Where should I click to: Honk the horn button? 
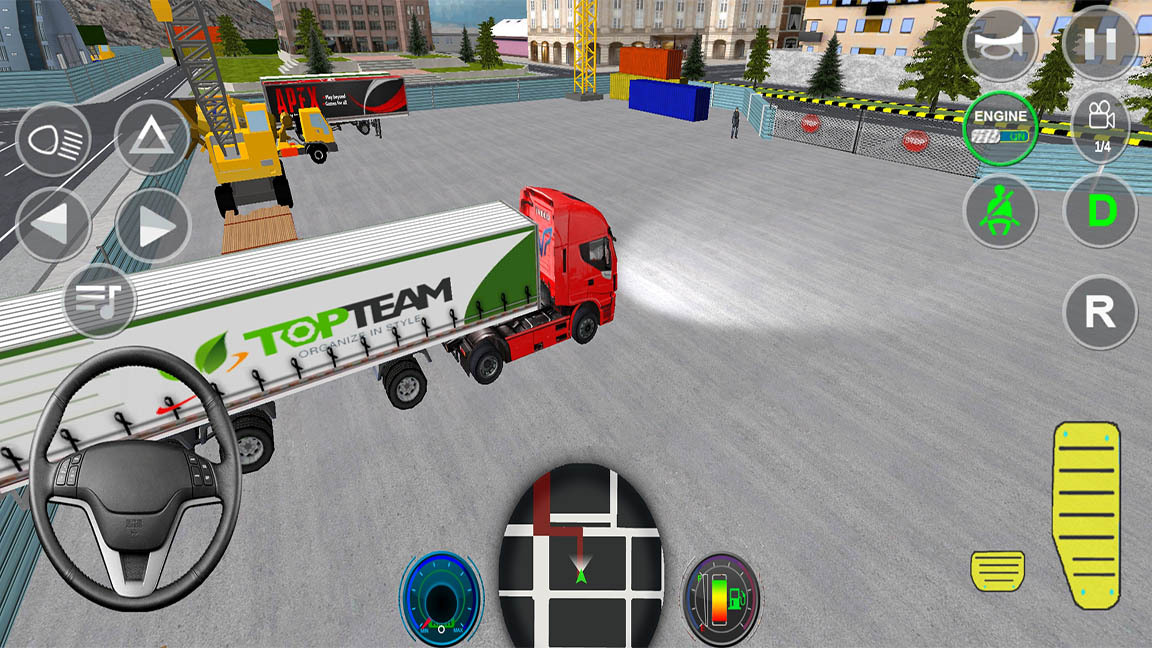click(x=1001, y=44)
